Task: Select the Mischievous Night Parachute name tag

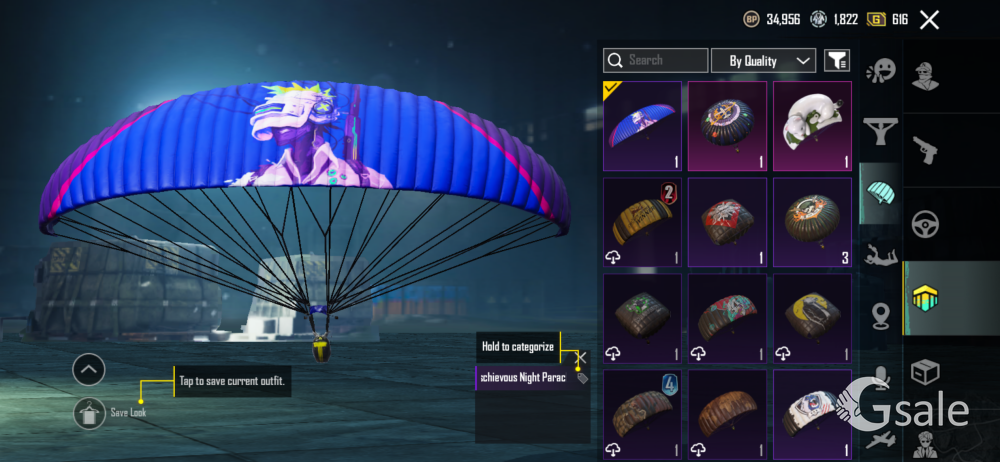Action: [x=526, y=378]
